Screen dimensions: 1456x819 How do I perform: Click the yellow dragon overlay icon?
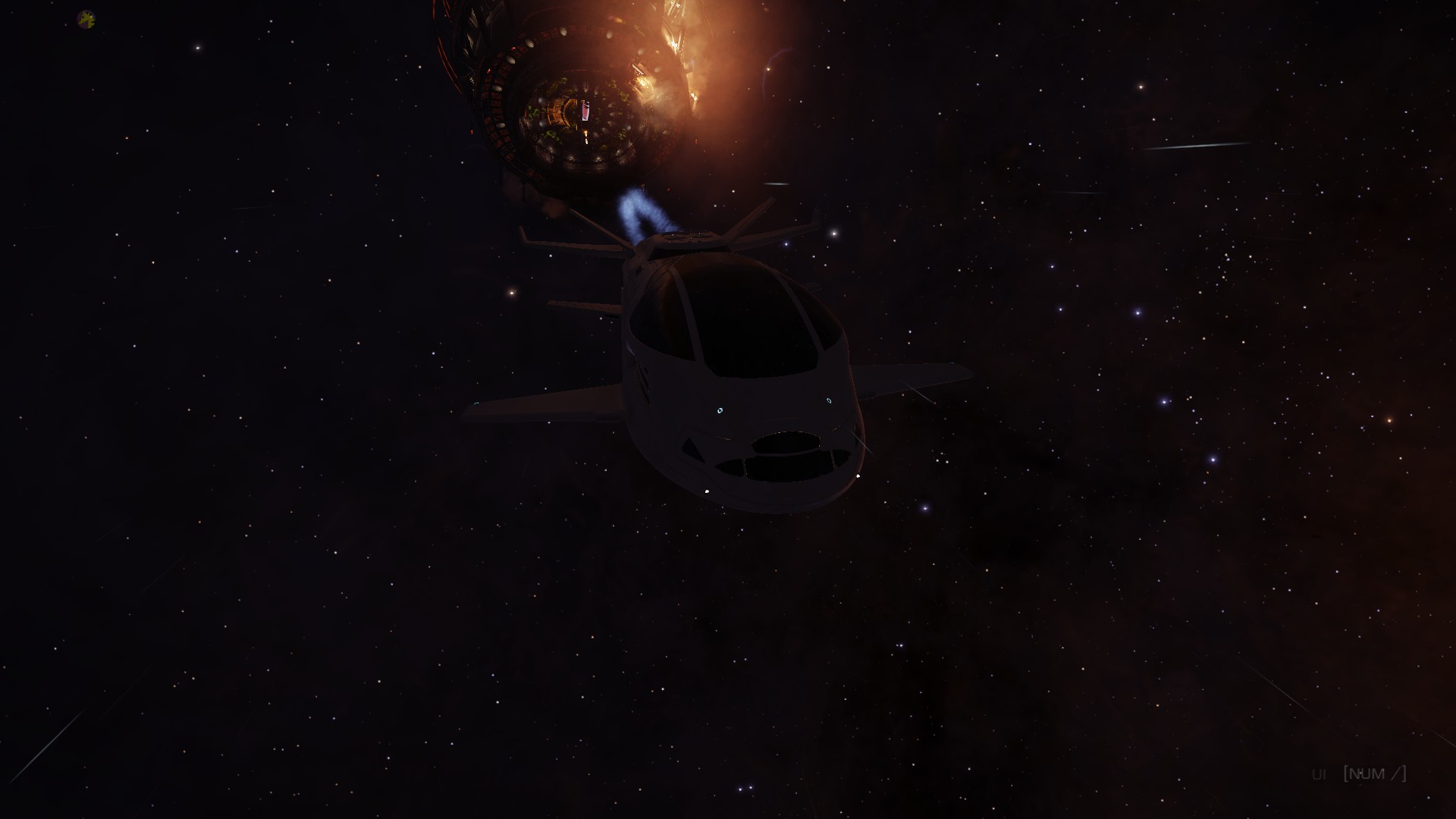tap(86, 20)
